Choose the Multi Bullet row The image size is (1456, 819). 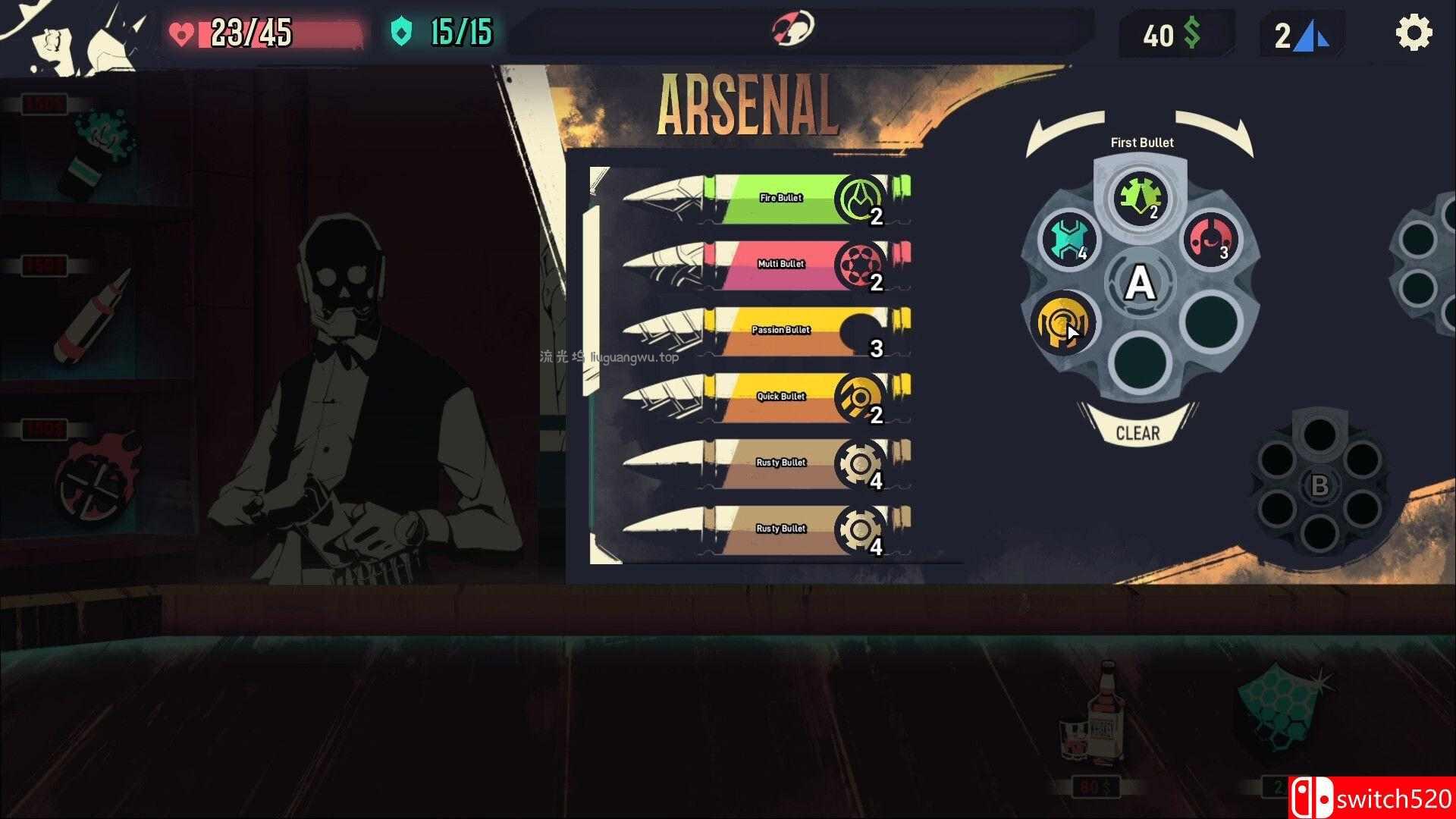point(766,265)
